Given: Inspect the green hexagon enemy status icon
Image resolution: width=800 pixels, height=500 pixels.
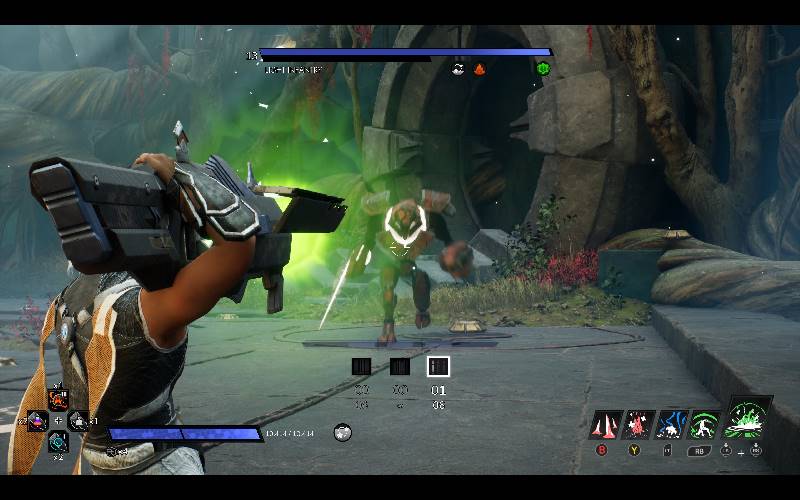Looking at the screenshot, I should click(x=543, y=68).
